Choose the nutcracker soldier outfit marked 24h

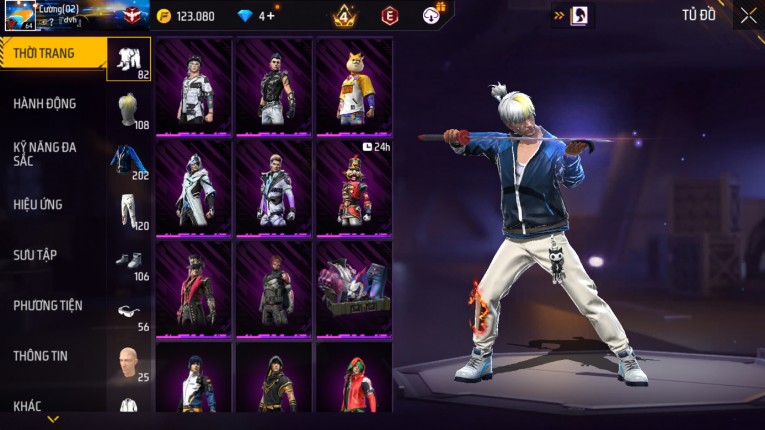click(x=354, y=187)
